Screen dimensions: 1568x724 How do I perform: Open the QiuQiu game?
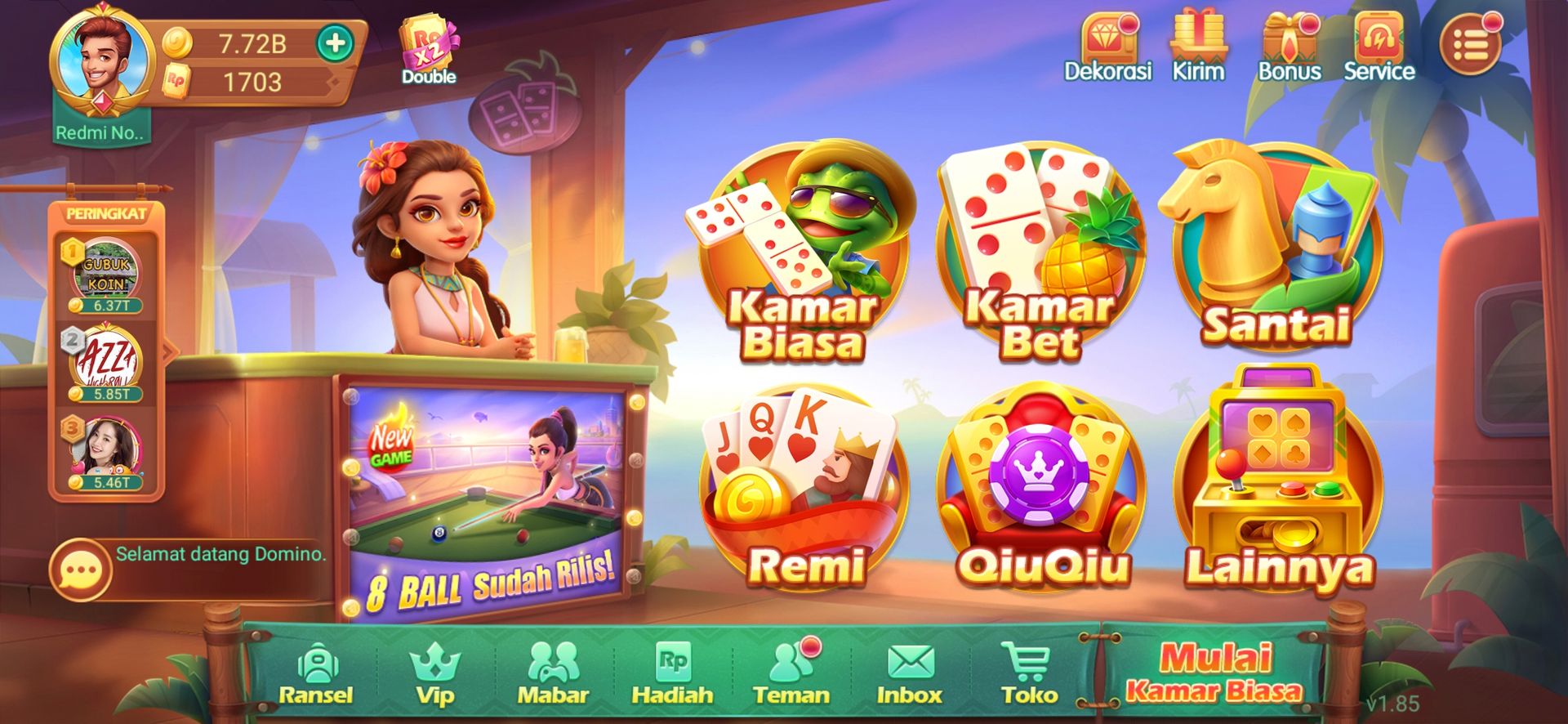[x=1041, y=490]
